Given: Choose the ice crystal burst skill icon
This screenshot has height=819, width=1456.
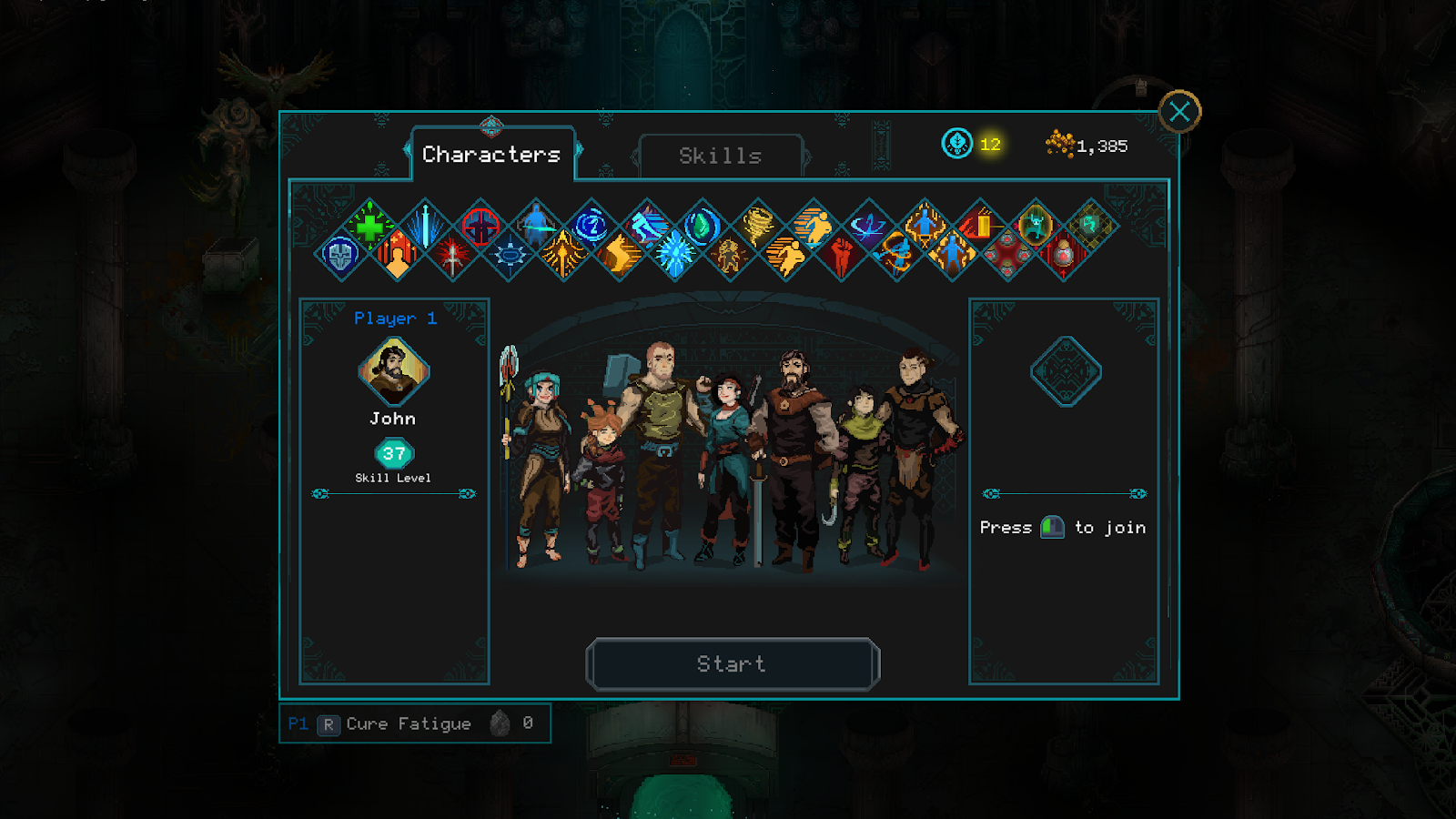Looking at the screenshot, I should (674, 255).
